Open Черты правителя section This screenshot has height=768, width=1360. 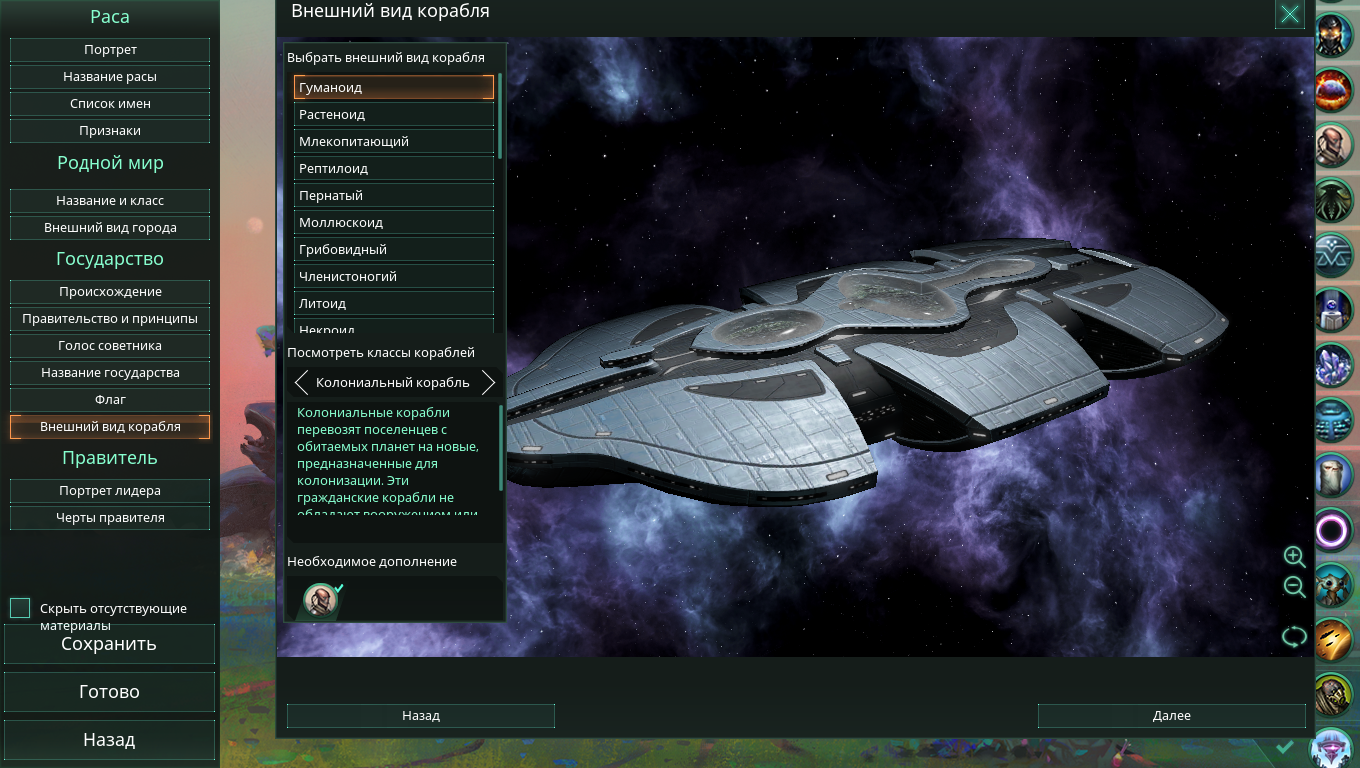tap(110, 518)
